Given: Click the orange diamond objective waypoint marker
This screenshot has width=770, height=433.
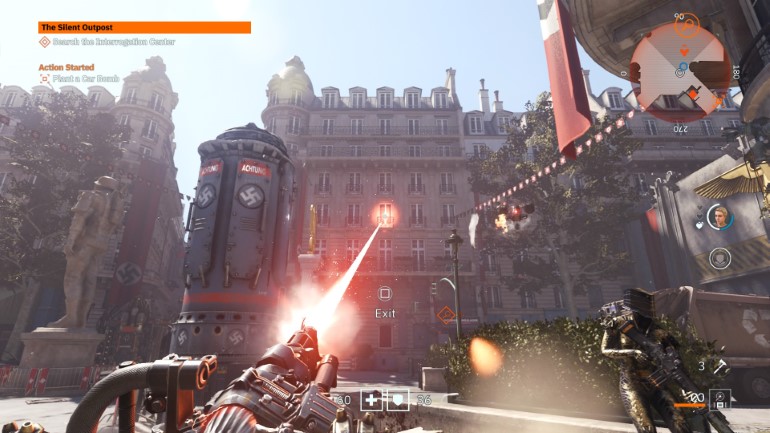Looking at the screenshot, I should (x=445, y=314).
